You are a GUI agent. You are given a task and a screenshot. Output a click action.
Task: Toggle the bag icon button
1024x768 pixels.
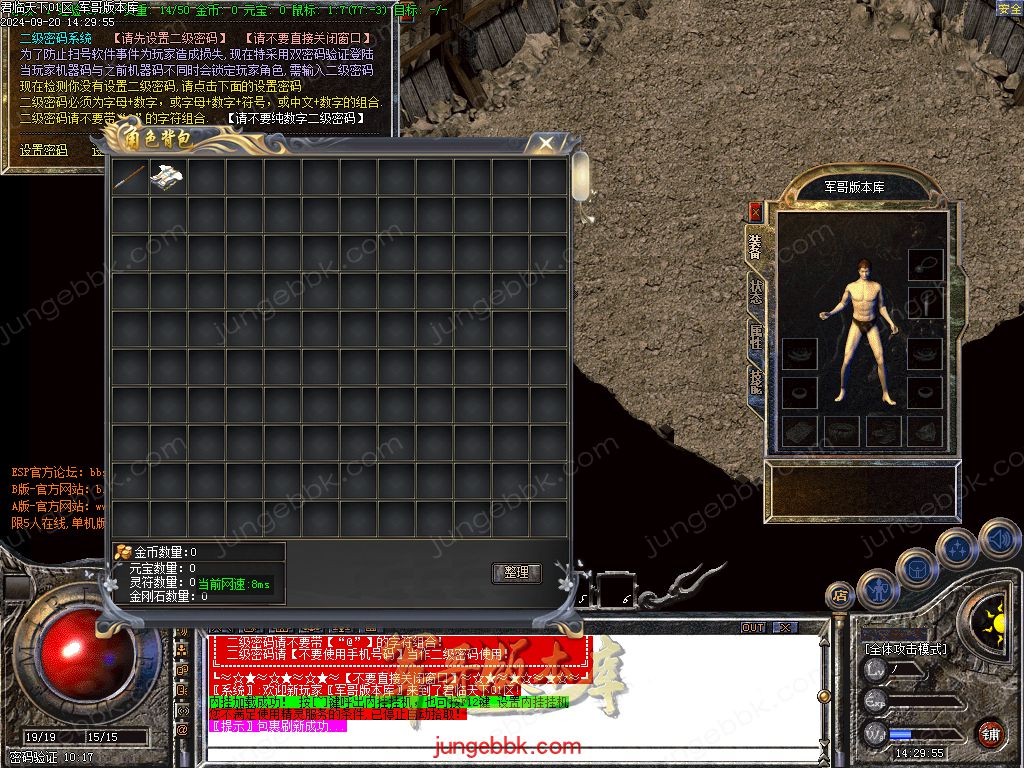pos(916,568)
